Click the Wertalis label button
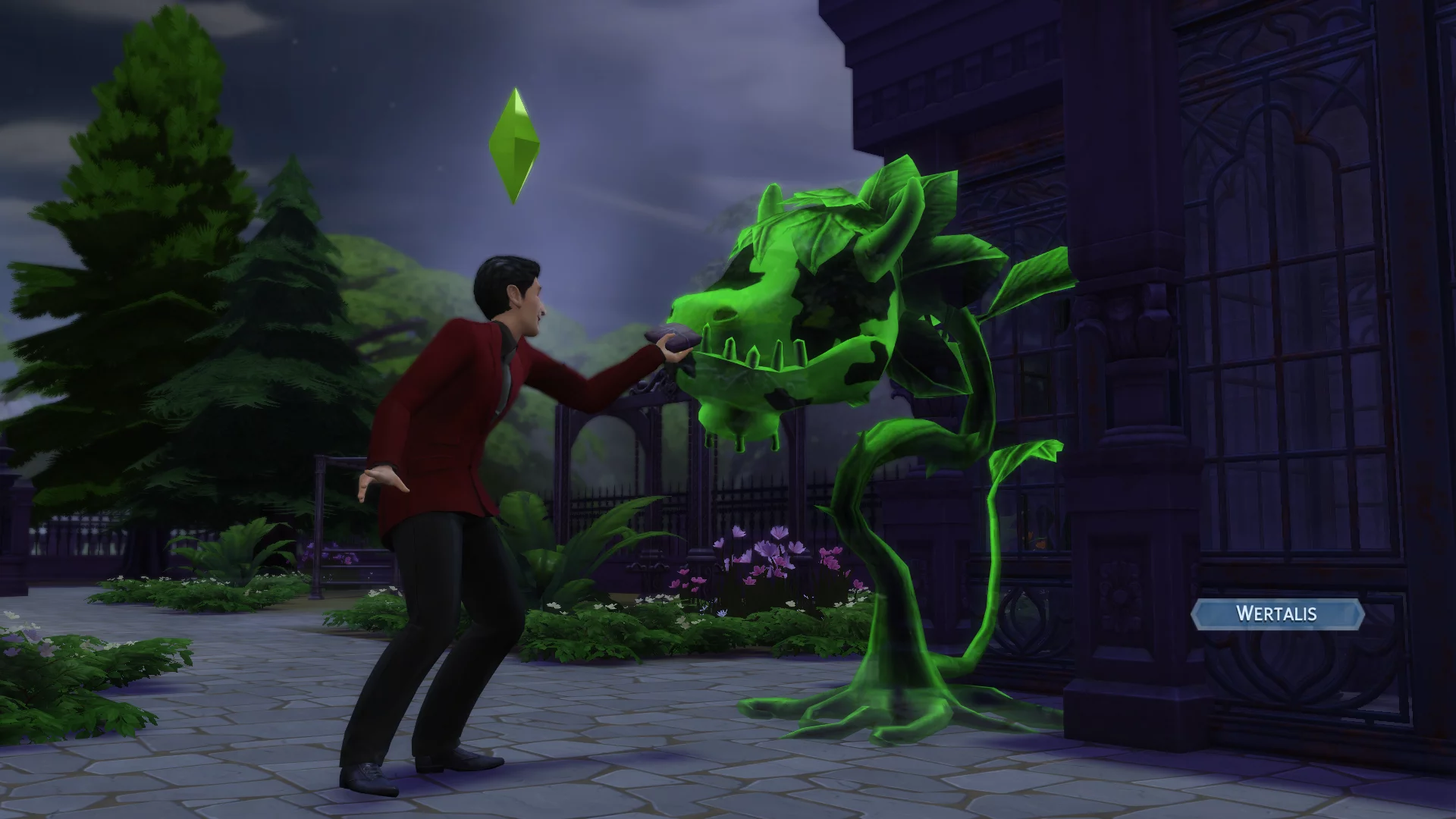The image size is (1456, 819). tap(1277, 613)
